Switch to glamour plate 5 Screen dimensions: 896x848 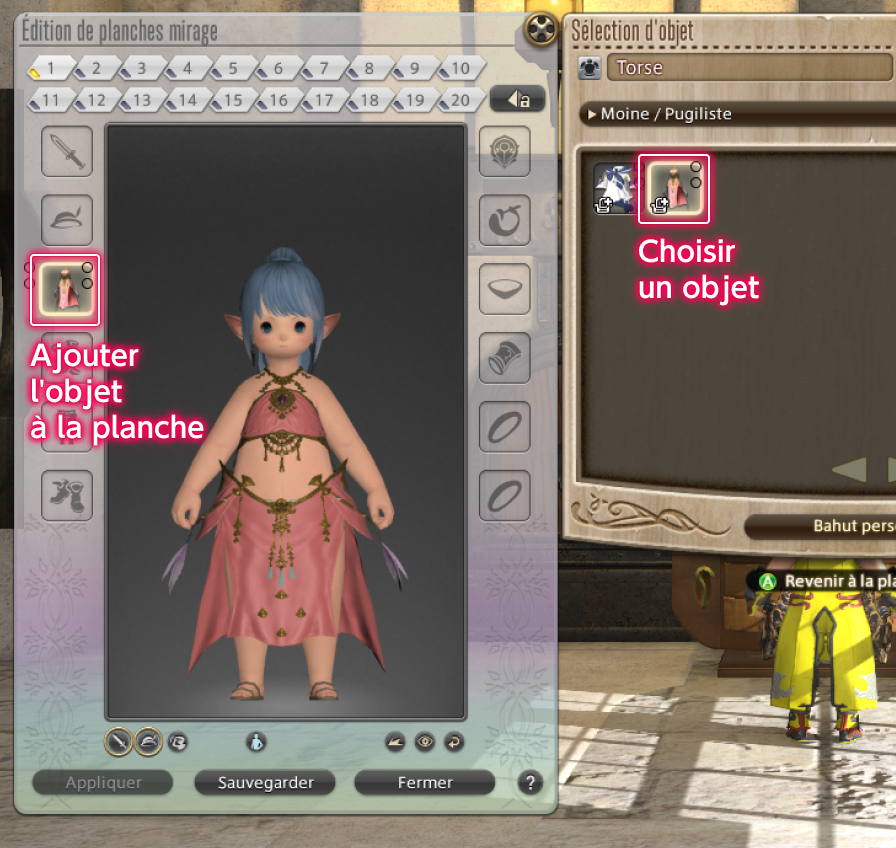[232, 69]
